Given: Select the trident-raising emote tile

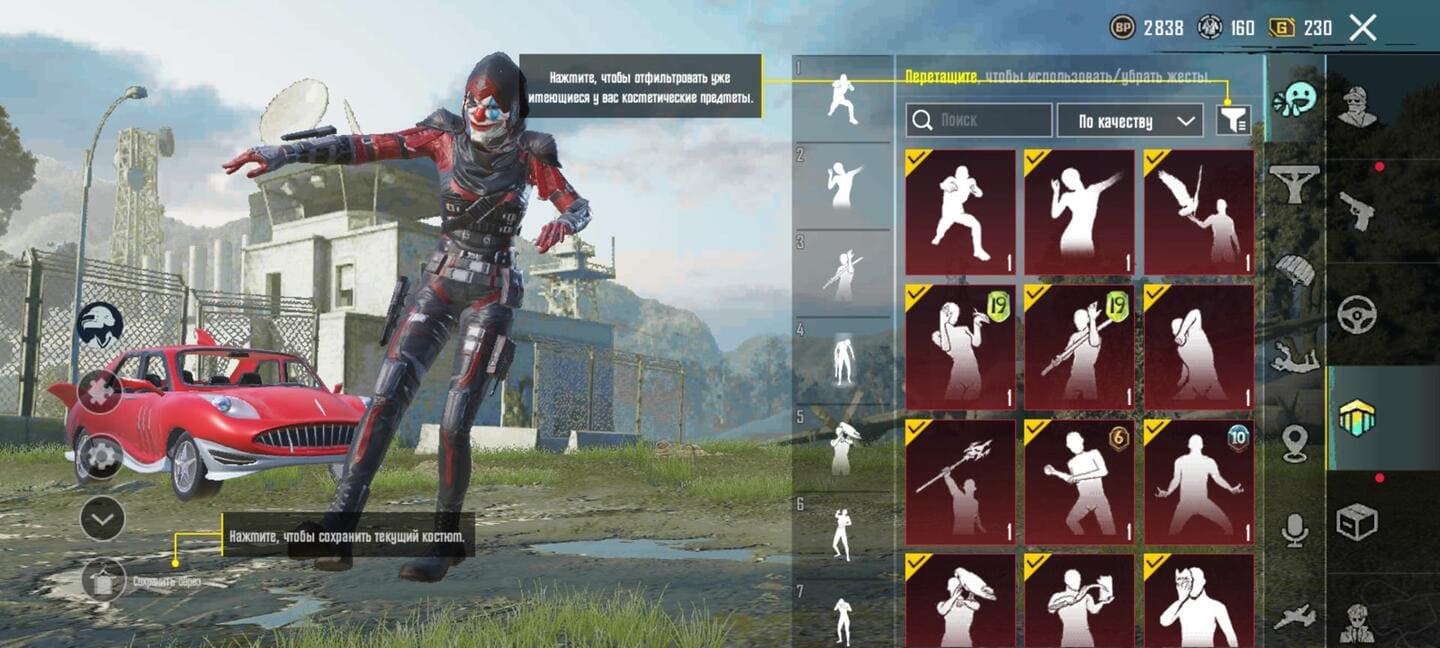Looking at the screenshot, I should tap(960, 482).
